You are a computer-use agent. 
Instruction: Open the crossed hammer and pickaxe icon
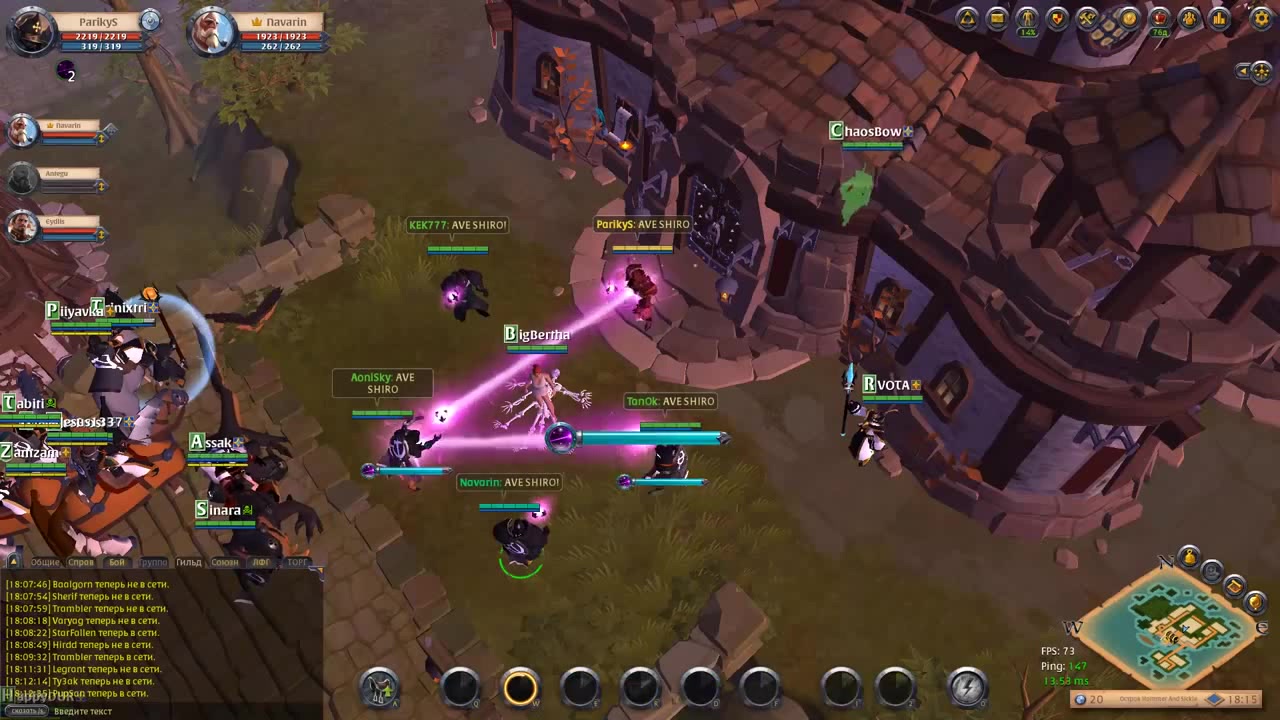pyautogui.click(x=1087, y=18)
